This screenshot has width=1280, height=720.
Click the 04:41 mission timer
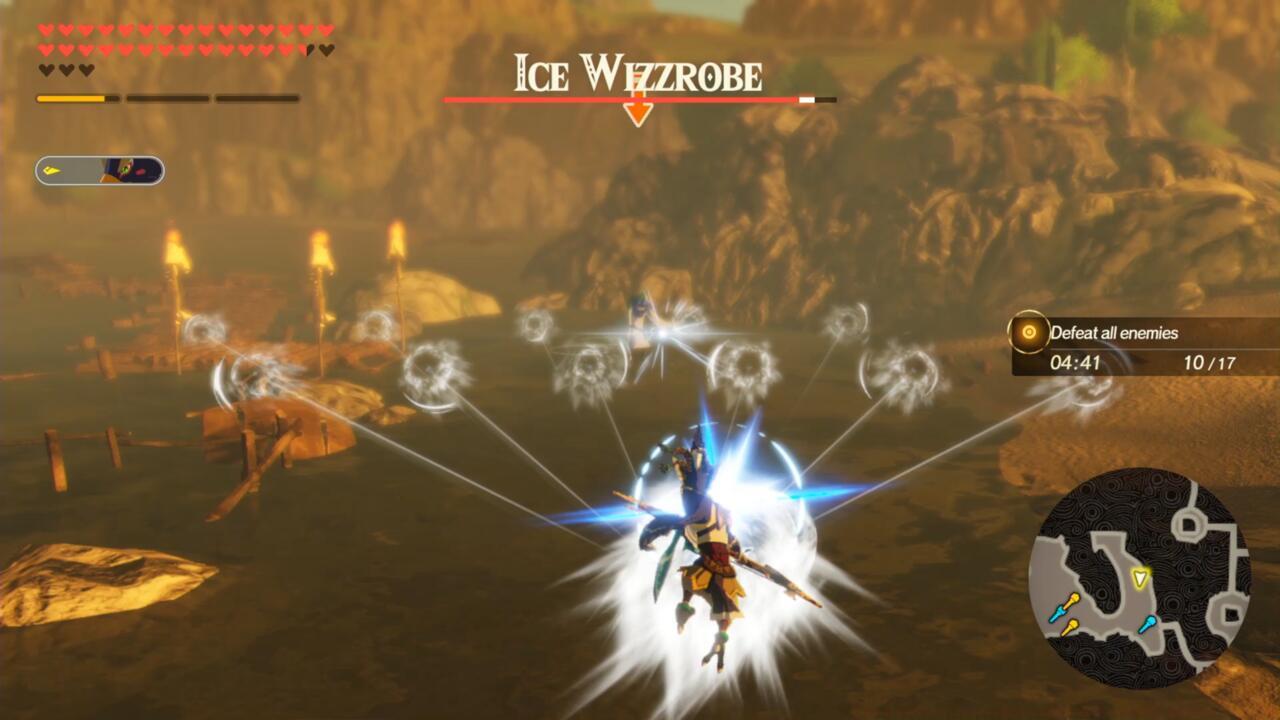click(x=1078, y=364)
